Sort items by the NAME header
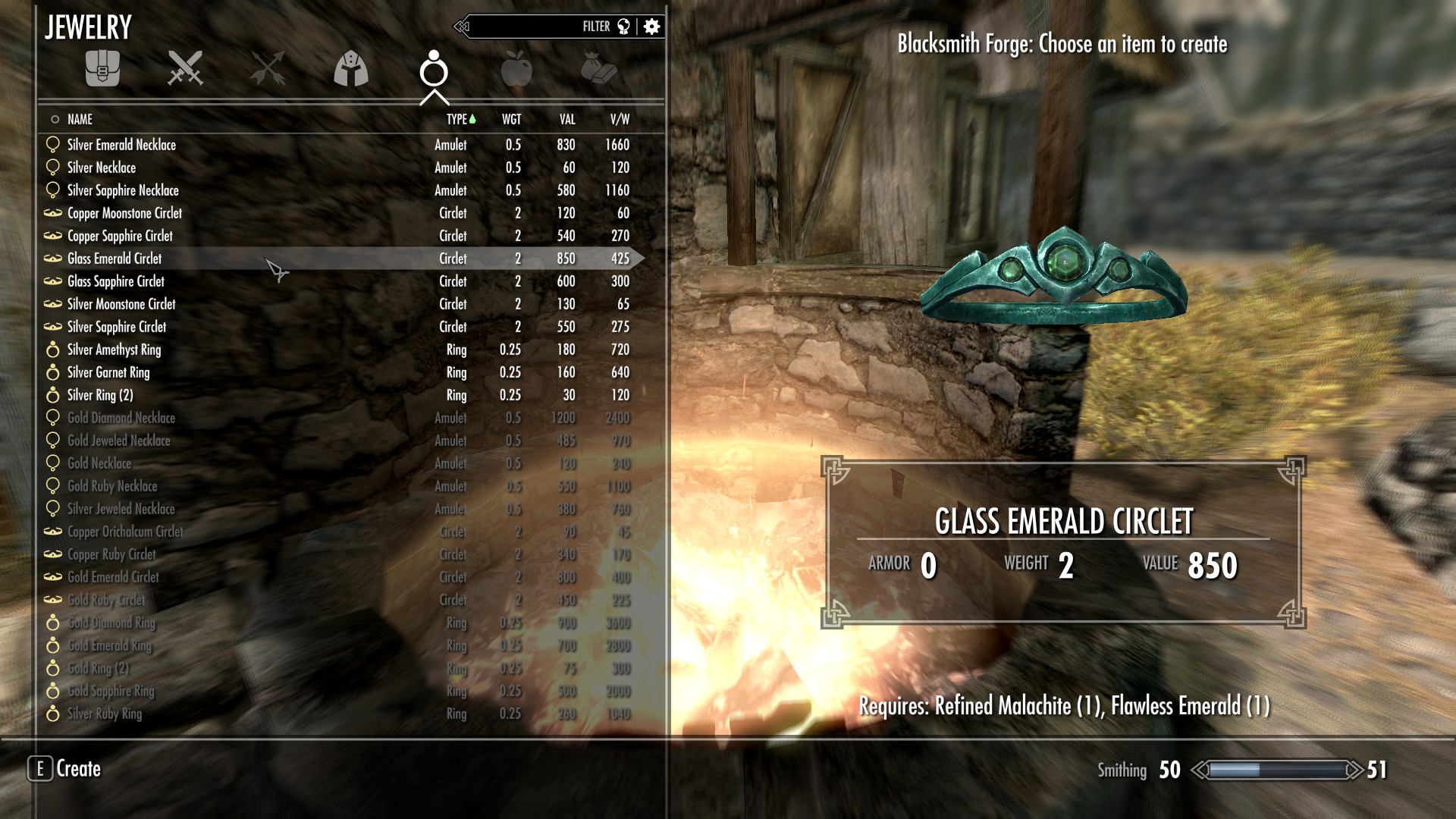 80,119
